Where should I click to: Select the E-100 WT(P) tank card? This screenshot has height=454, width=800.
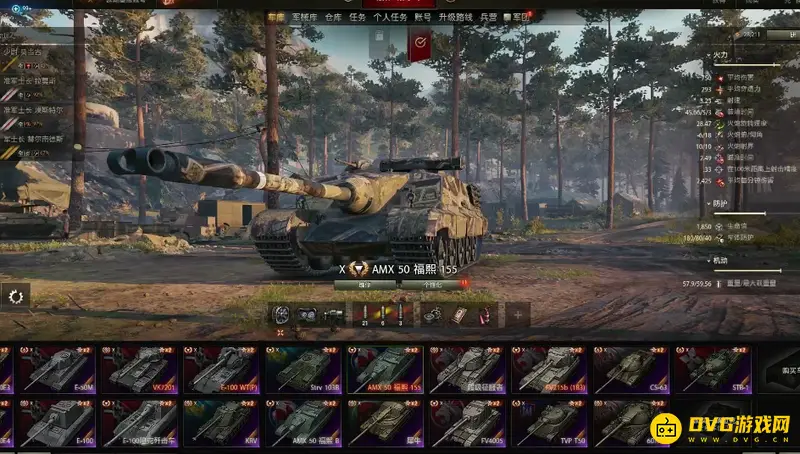coord(221,370)
